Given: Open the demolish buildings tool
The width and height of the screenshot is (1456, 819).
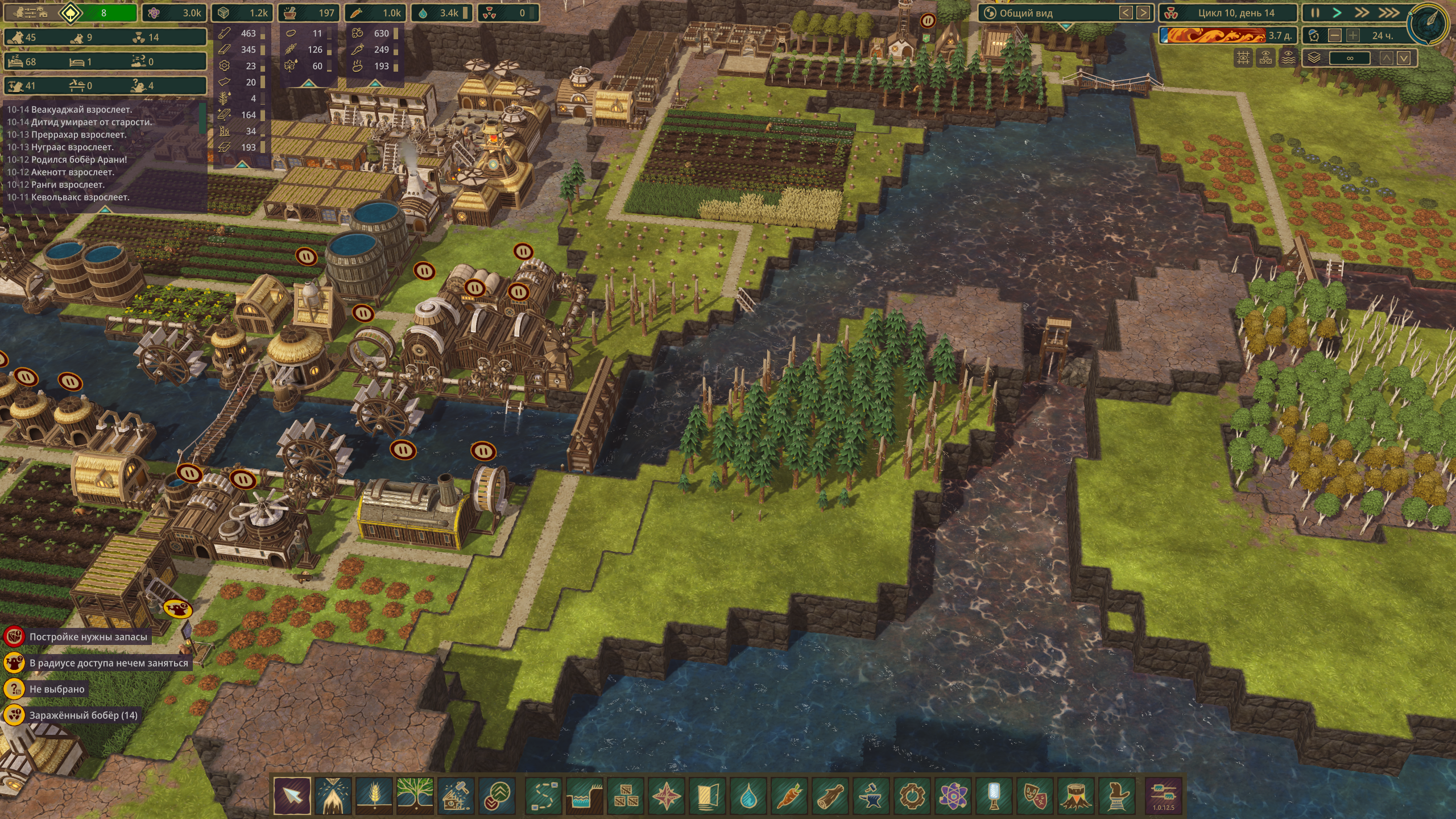Looking at the screenshot, I should (x=456, y=795).
